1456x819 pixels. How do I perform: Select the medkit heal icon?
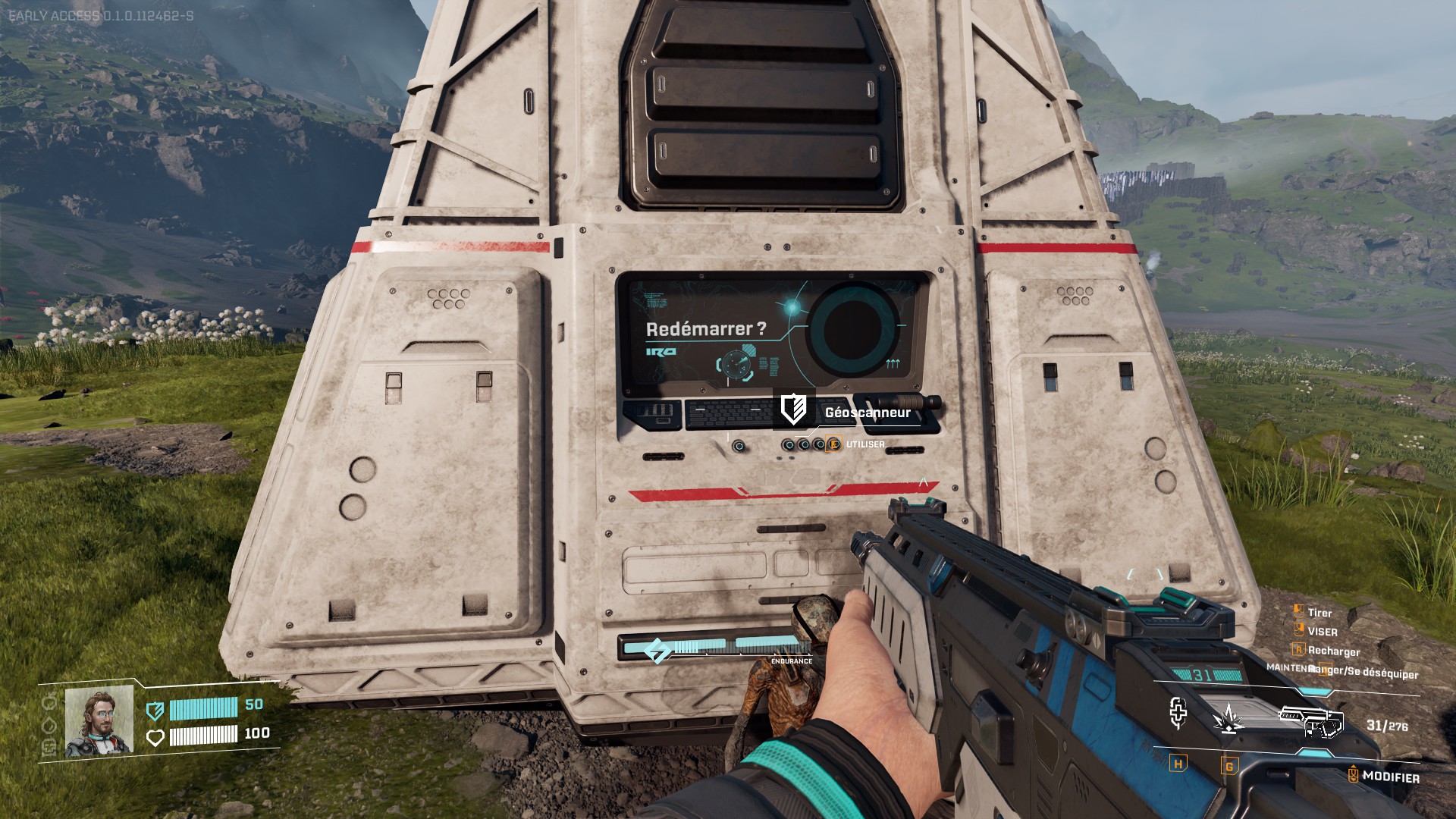click(x=1178, y=713)
